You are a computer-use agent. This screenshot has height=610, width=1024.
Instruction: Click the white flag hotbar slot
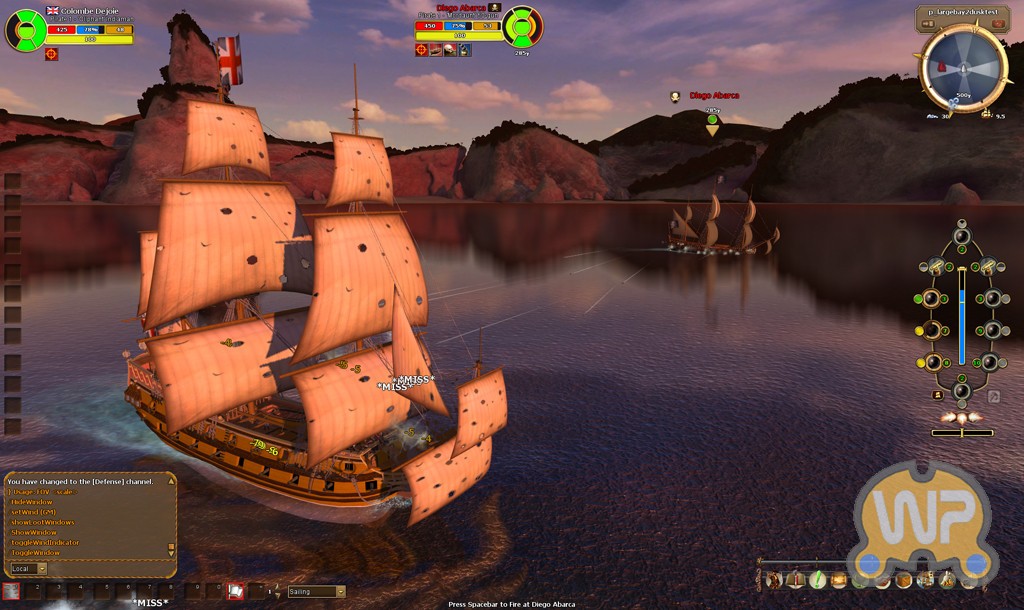tap(236, 591)
